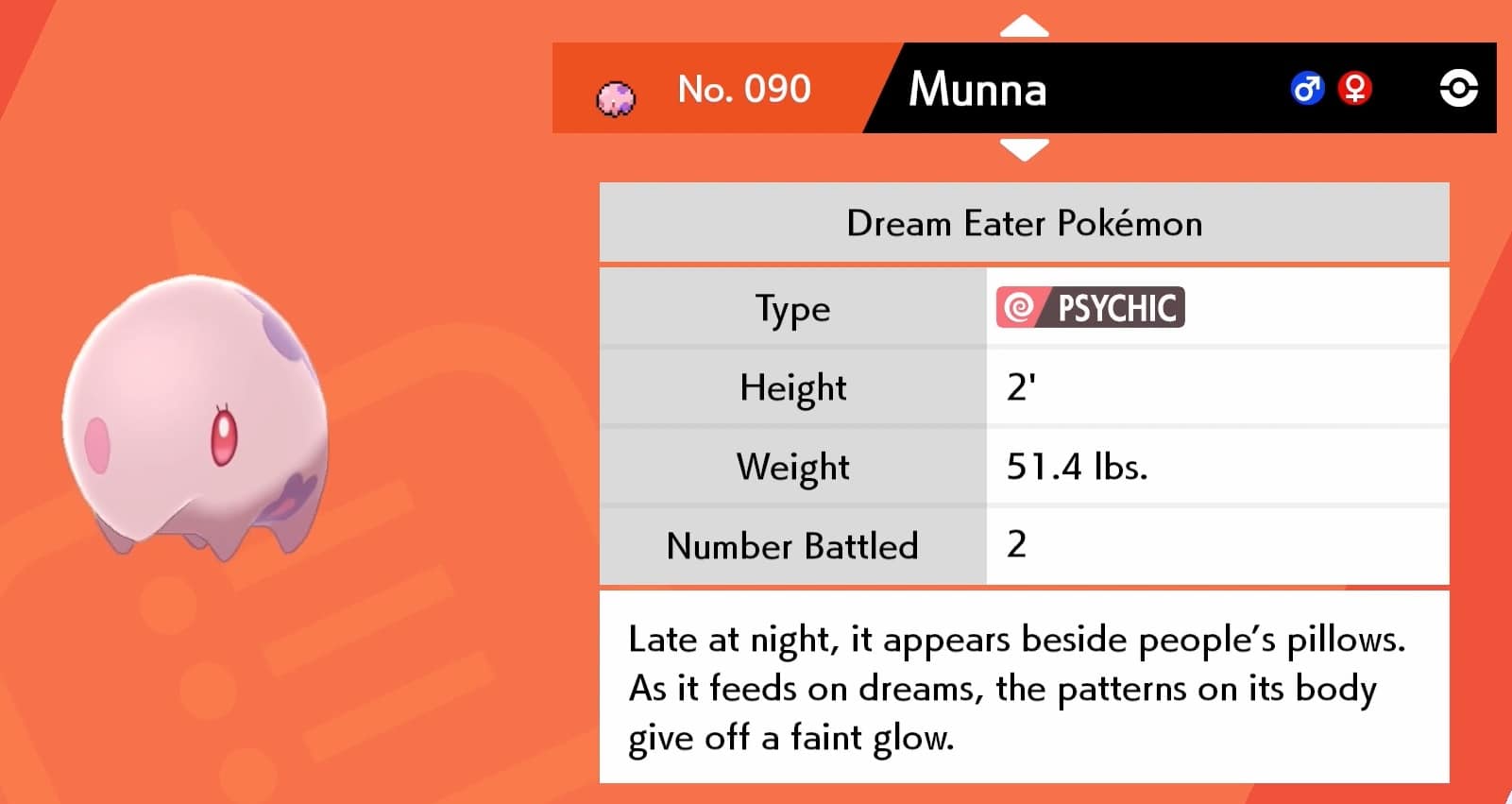Viewport: 1512px width, 804px height.
Task: Expand the next entry with the down arrow
Action: 1023,146
